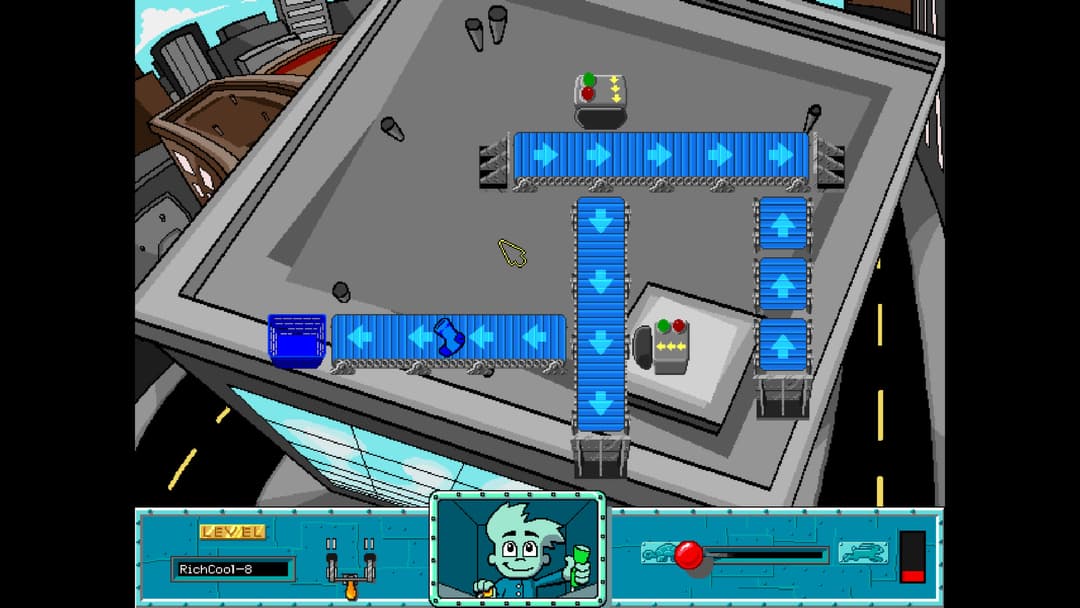Select the RichCool-8 level name field
The image size is (1080, 608).
(x=231, y=569)
